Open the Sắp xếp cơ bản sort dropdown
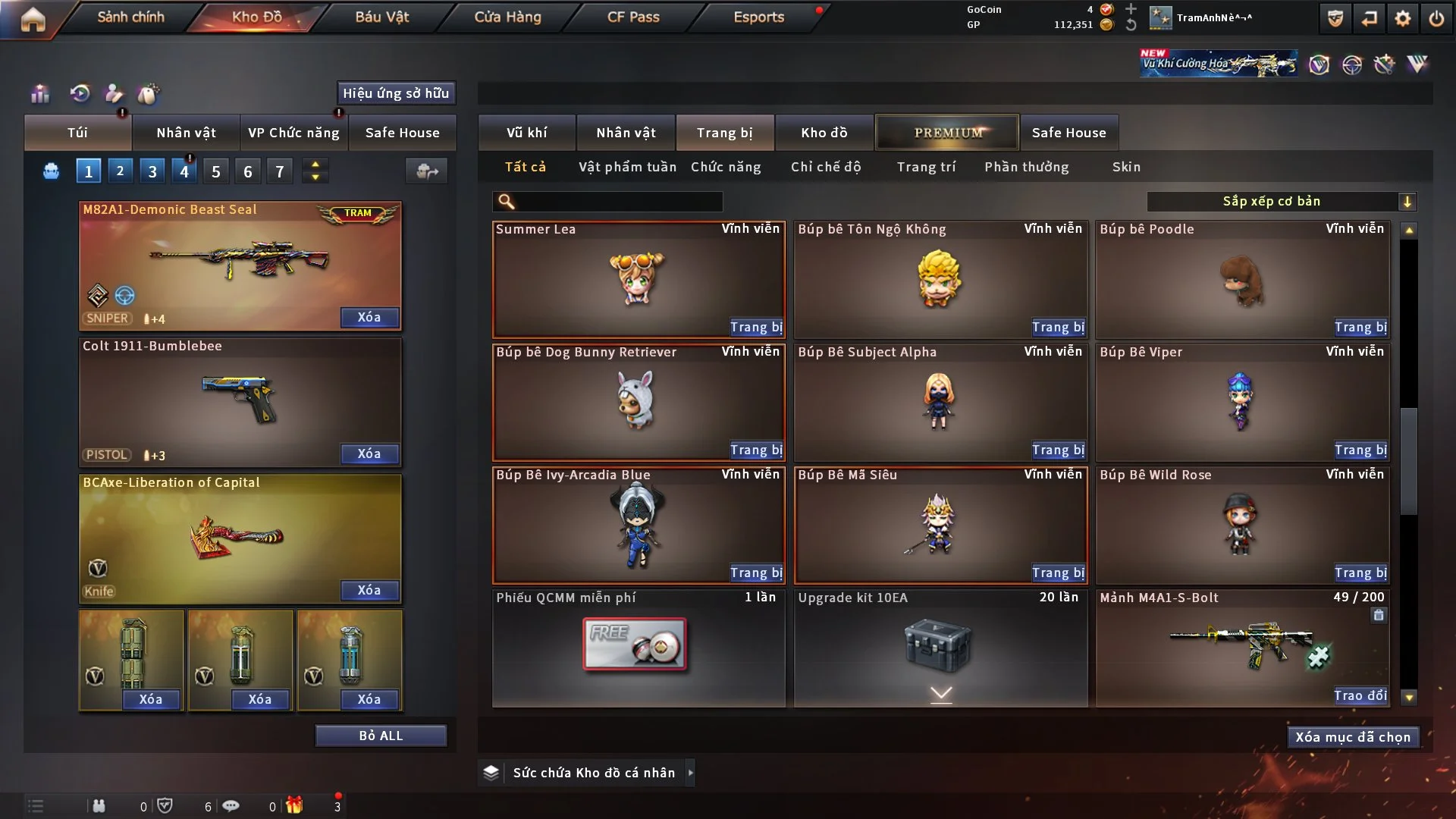Screen dimensions: 1456x819 [1281, 201]
